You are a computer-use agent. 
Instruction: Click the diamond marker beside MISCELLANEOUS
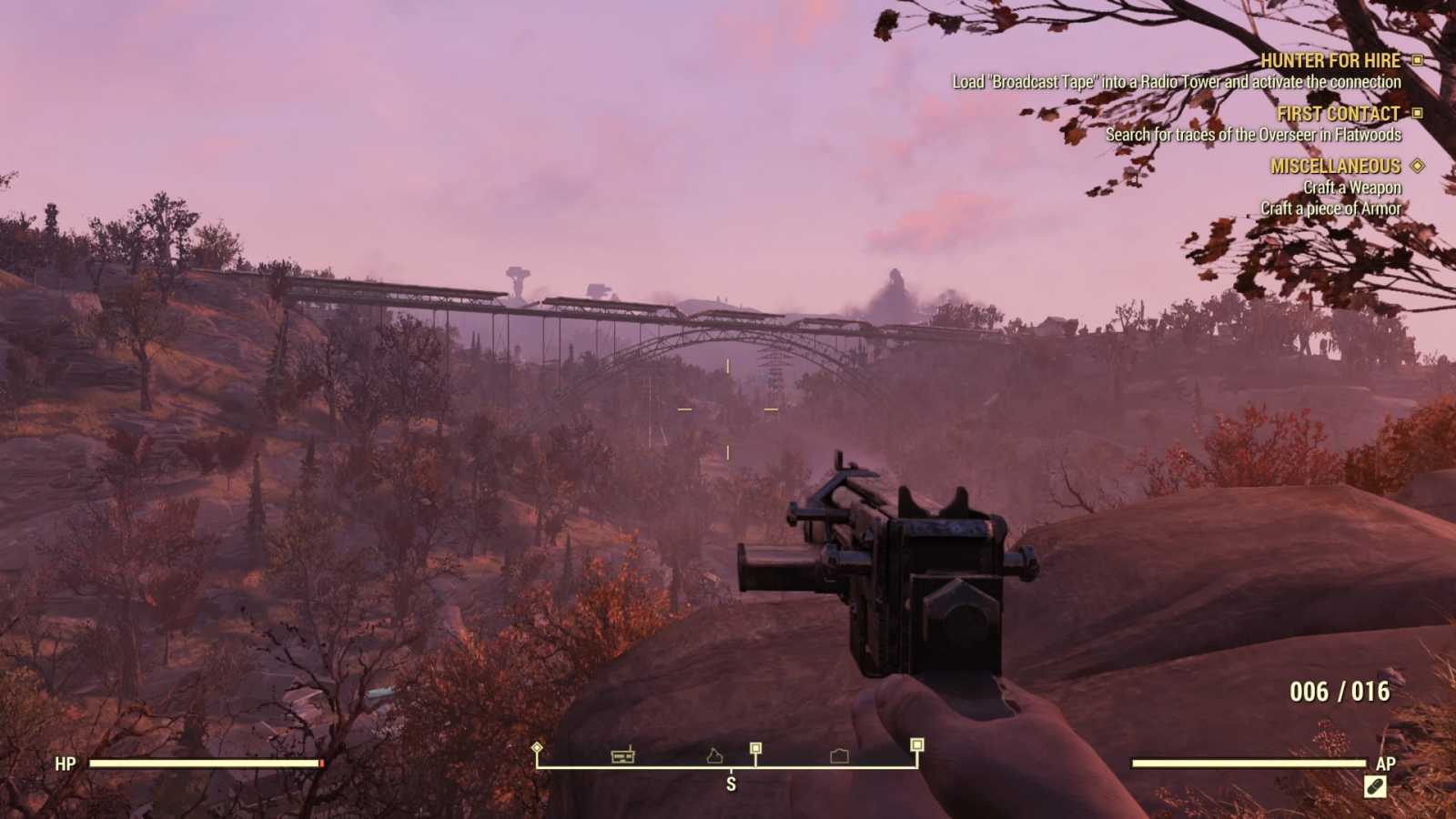1416,167
